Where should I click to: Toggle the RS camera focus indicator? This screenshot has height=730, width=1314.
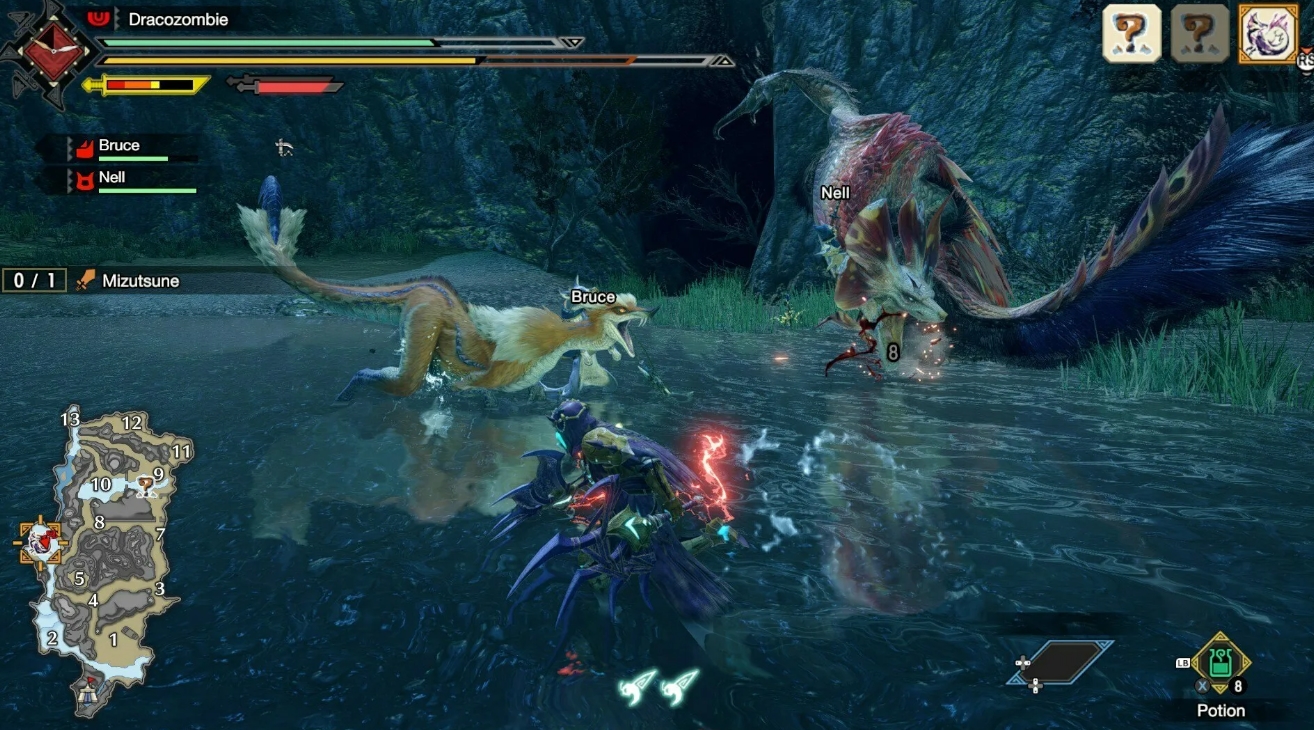(x=1303, y=62)
